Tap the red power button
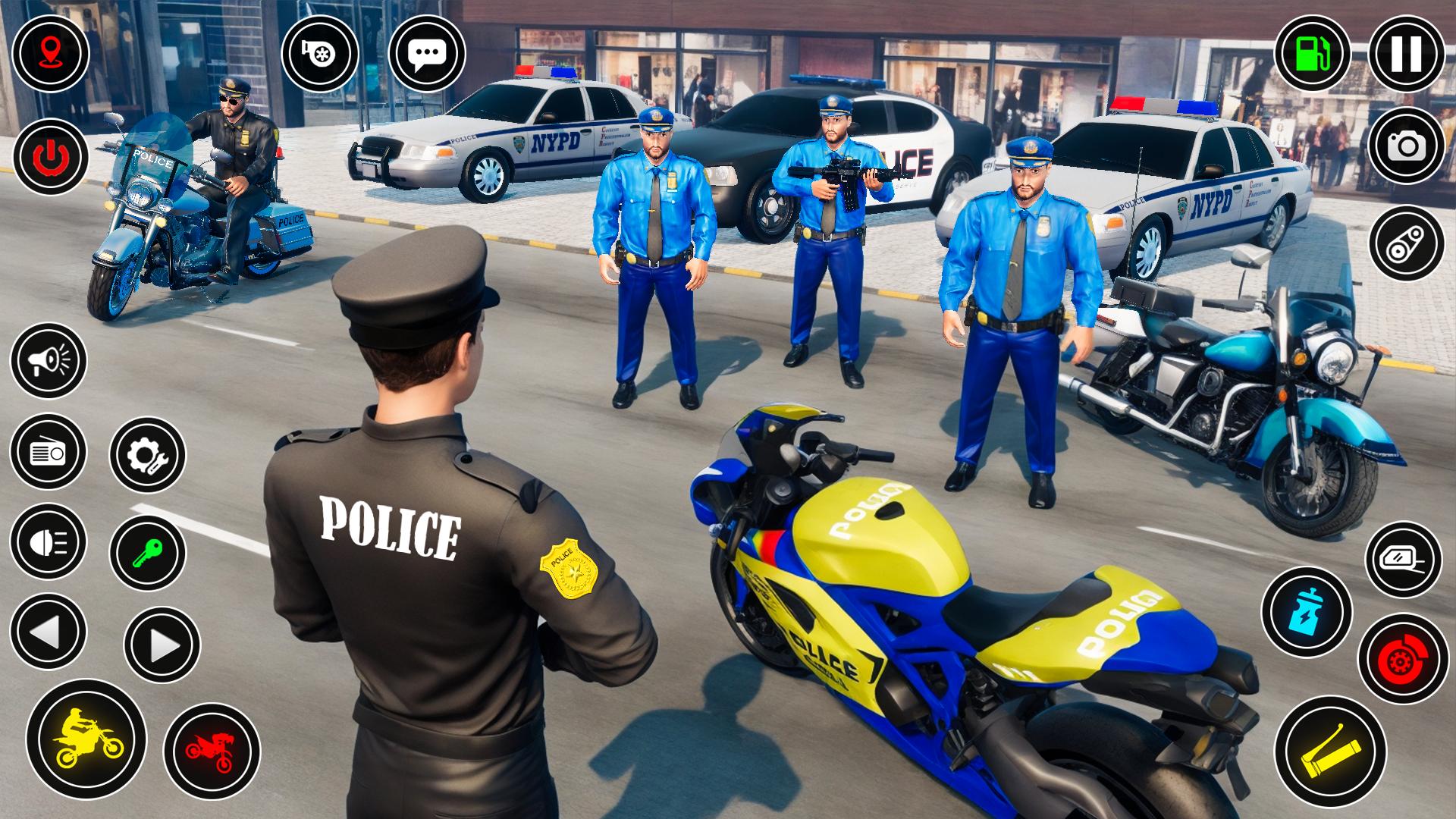 pos(50,157)
